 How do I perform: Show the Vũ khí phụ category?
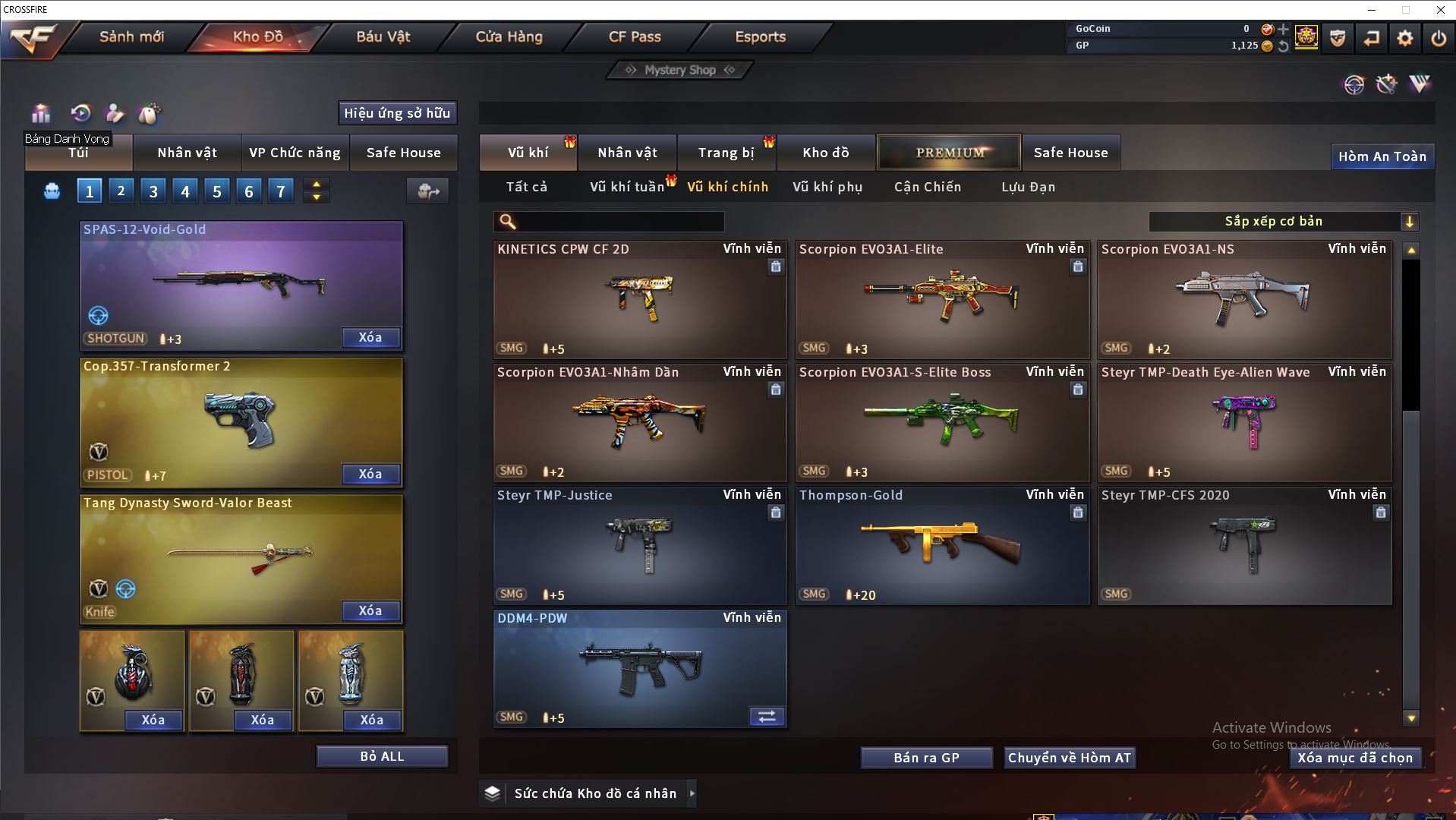[x=827, y=187]
